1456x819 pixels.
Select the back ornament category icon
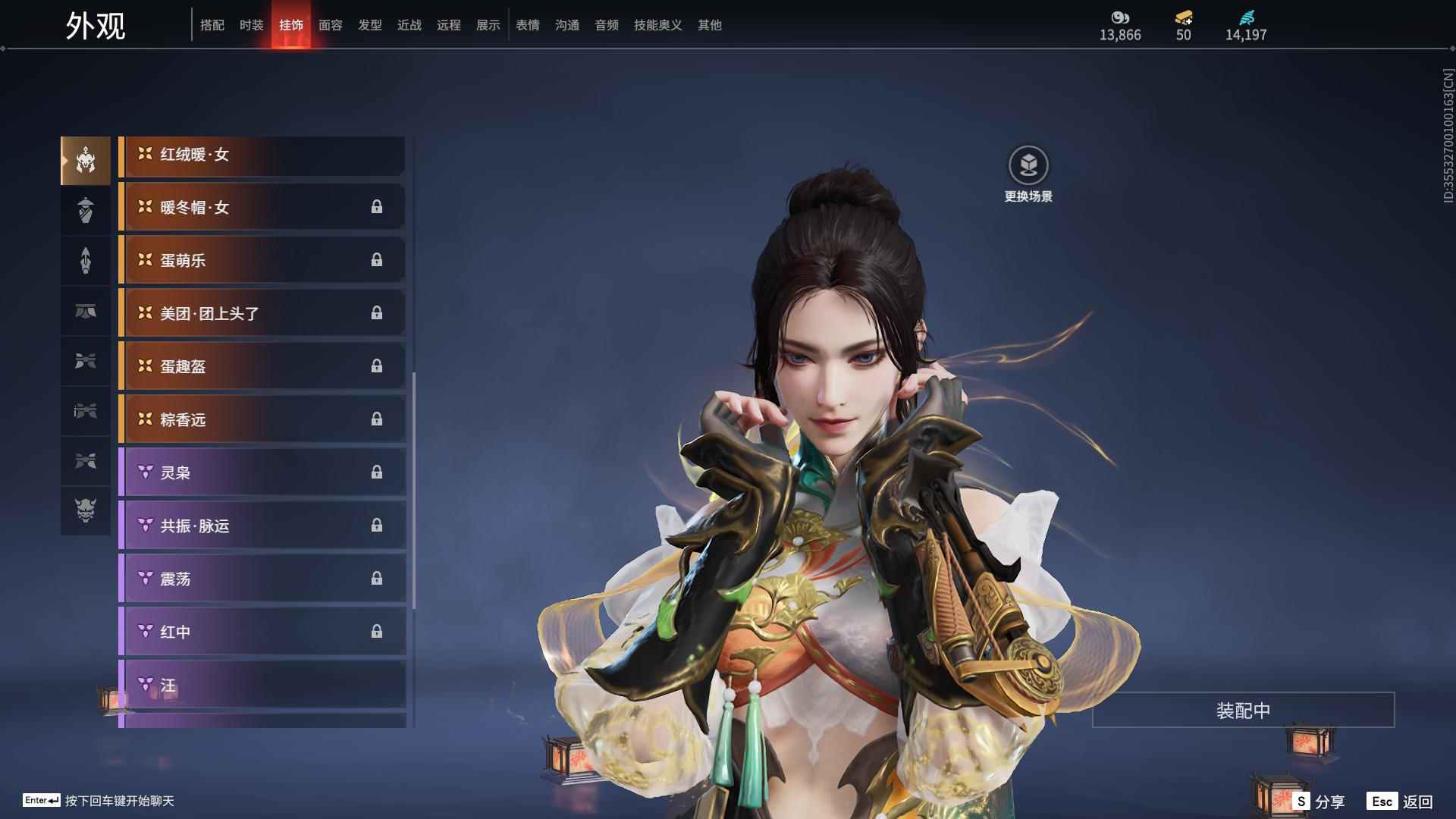(86, 260)
